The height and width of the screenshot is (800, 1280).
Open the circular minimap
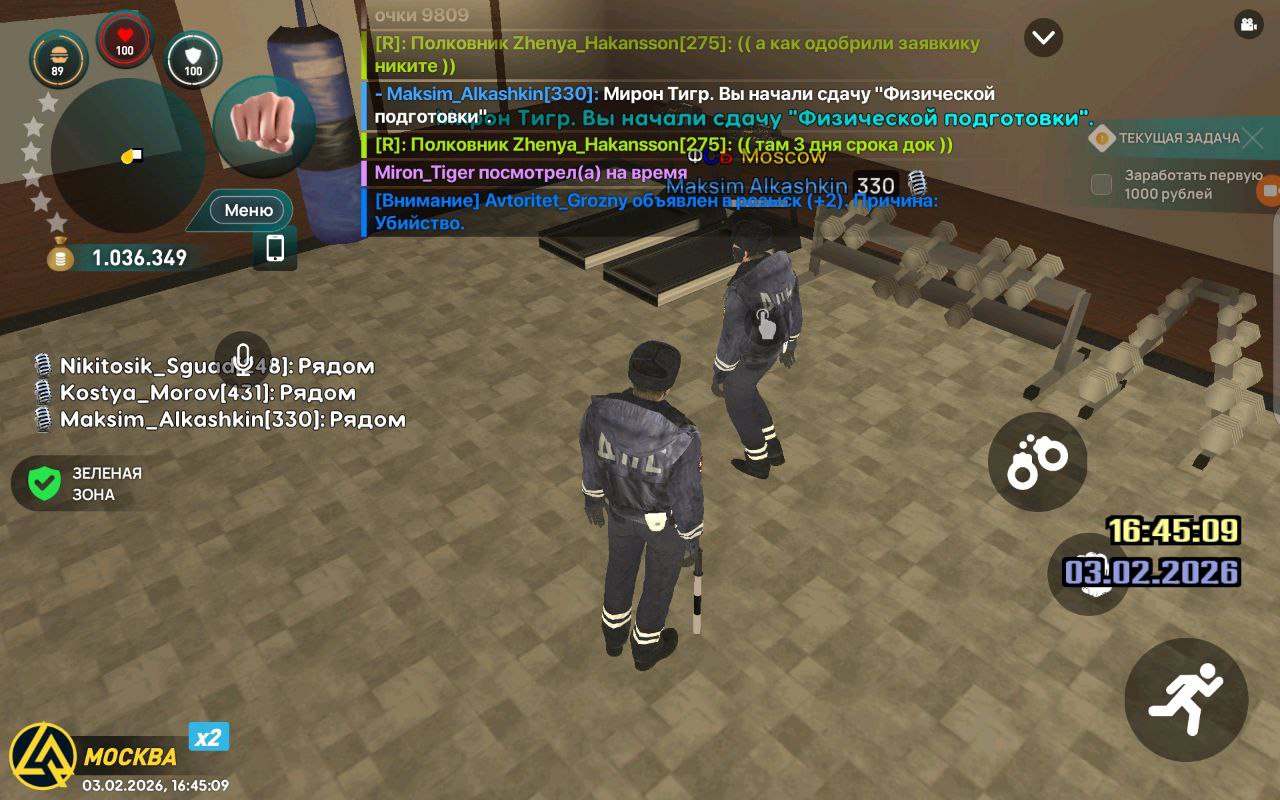(127, 156)
